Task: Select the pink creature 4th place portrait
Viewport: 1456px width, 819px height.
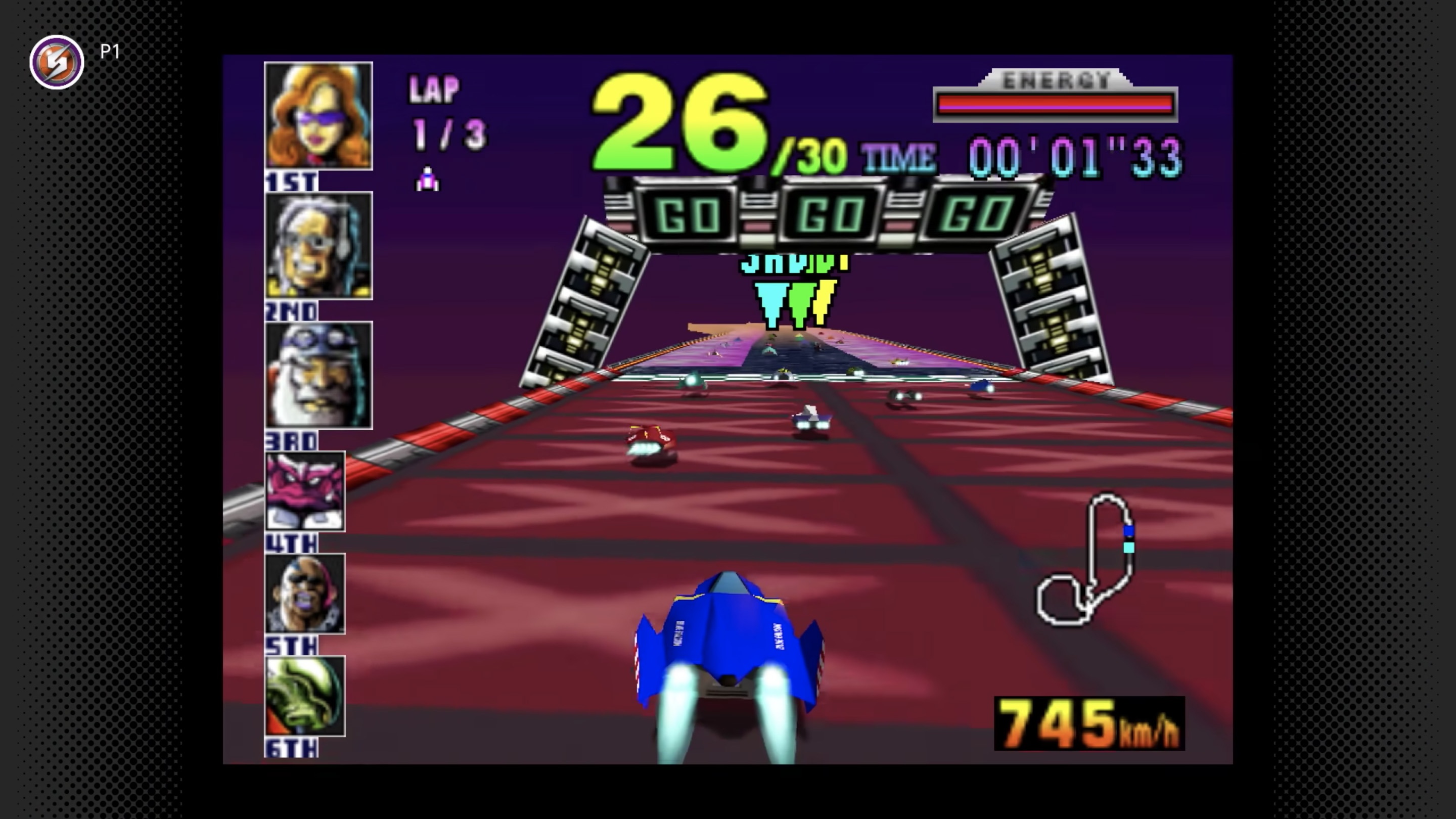Action: pos(305,491)
